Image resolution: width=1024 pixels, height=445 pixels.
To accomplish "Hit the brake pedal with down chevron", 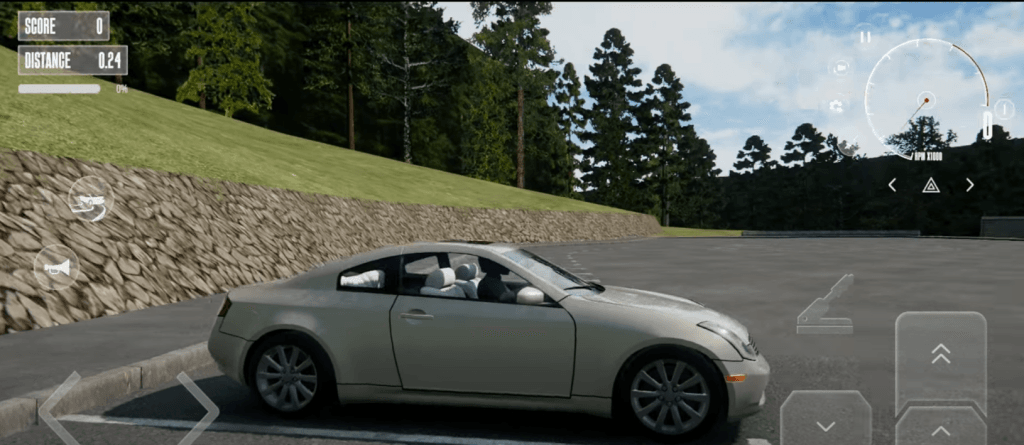I will pyautogui.click(x=825, y=420).
